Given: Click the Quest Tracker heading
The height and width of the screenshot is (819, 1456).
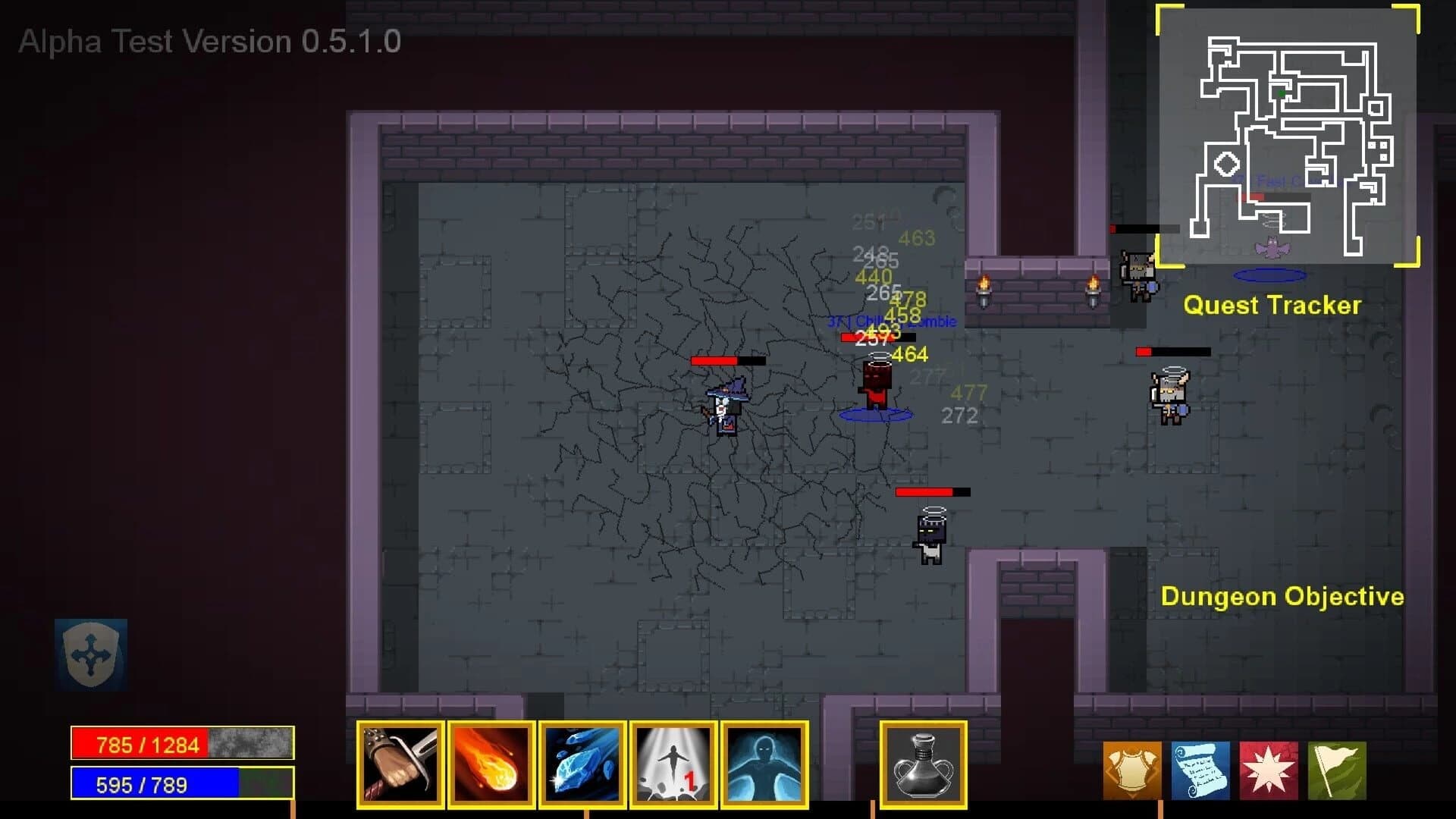Looking at the screenshot, I should [1273, 306].
